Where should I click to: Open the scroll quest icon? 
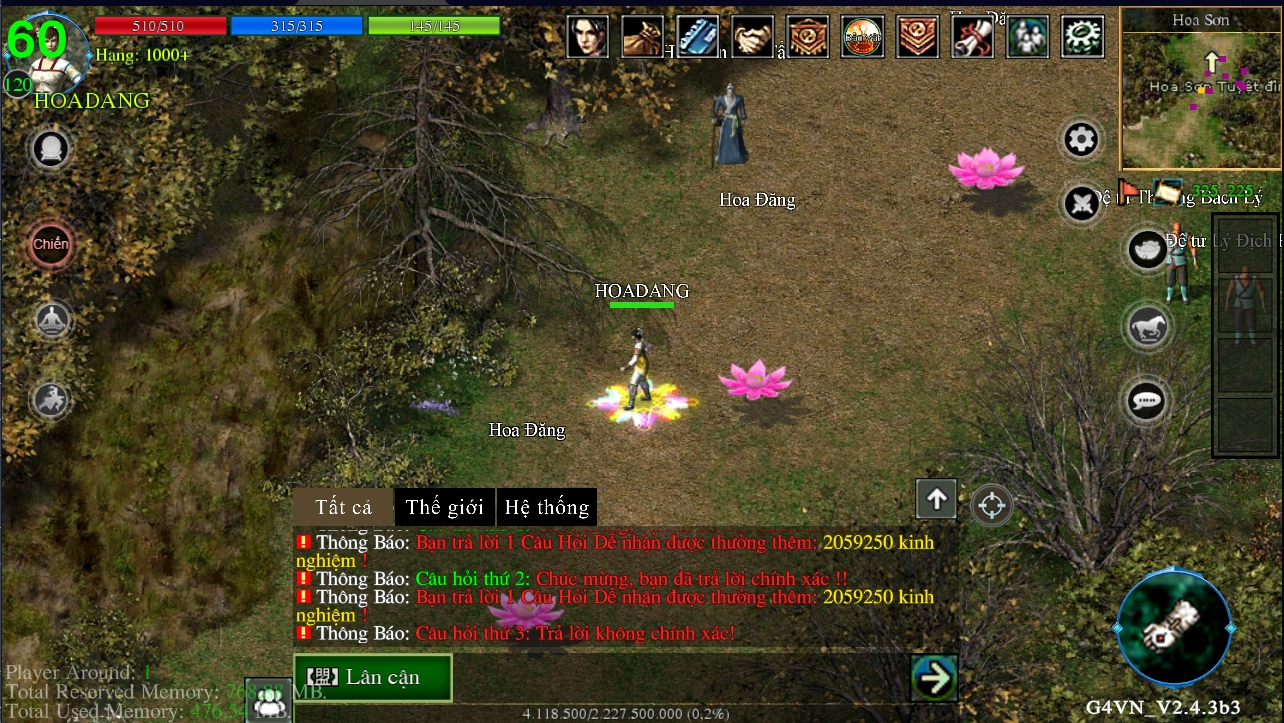pyautogui.click(x=972, y=37)
